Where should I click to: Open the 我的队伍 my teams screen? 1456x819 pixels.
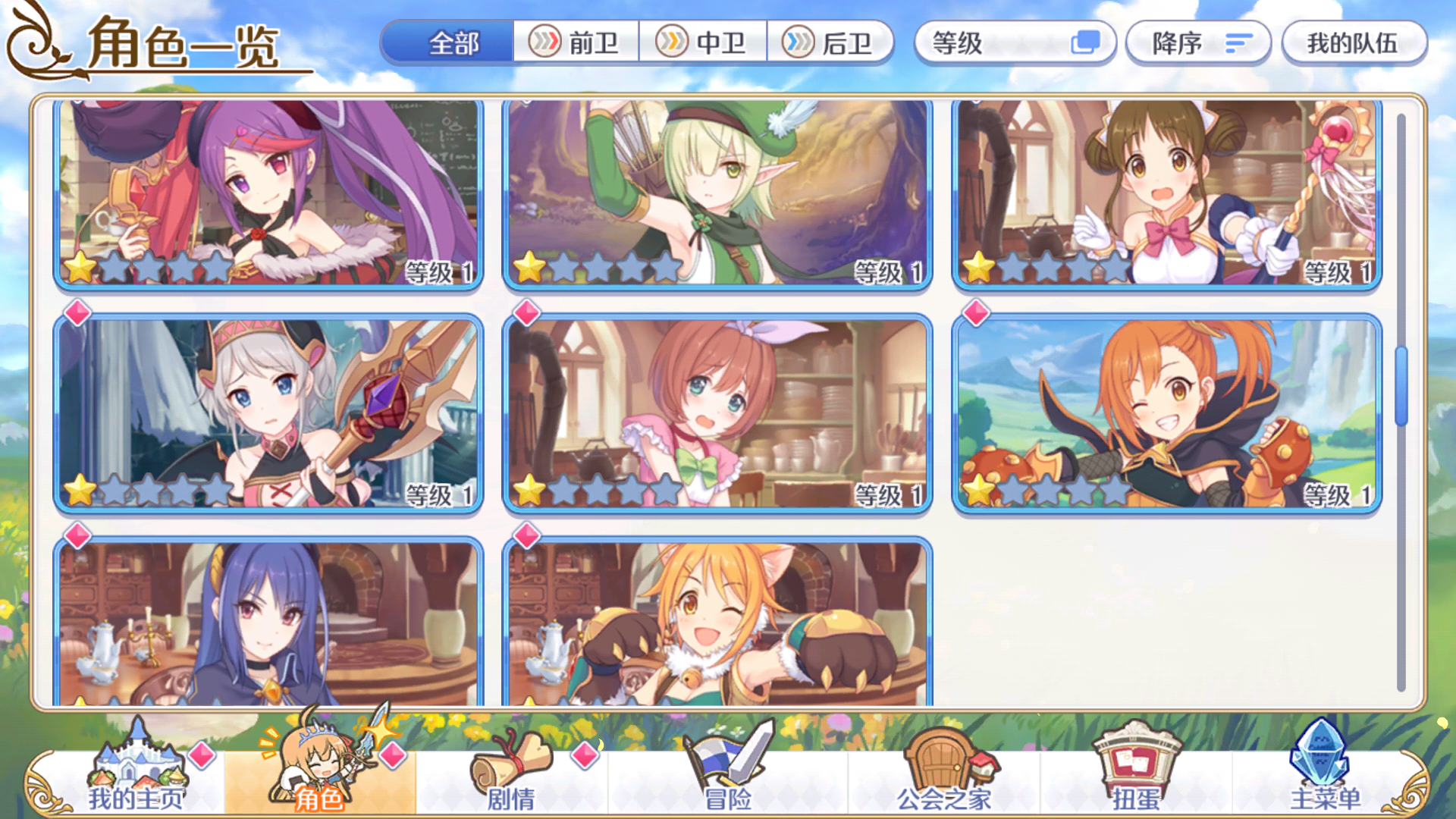1354,43
